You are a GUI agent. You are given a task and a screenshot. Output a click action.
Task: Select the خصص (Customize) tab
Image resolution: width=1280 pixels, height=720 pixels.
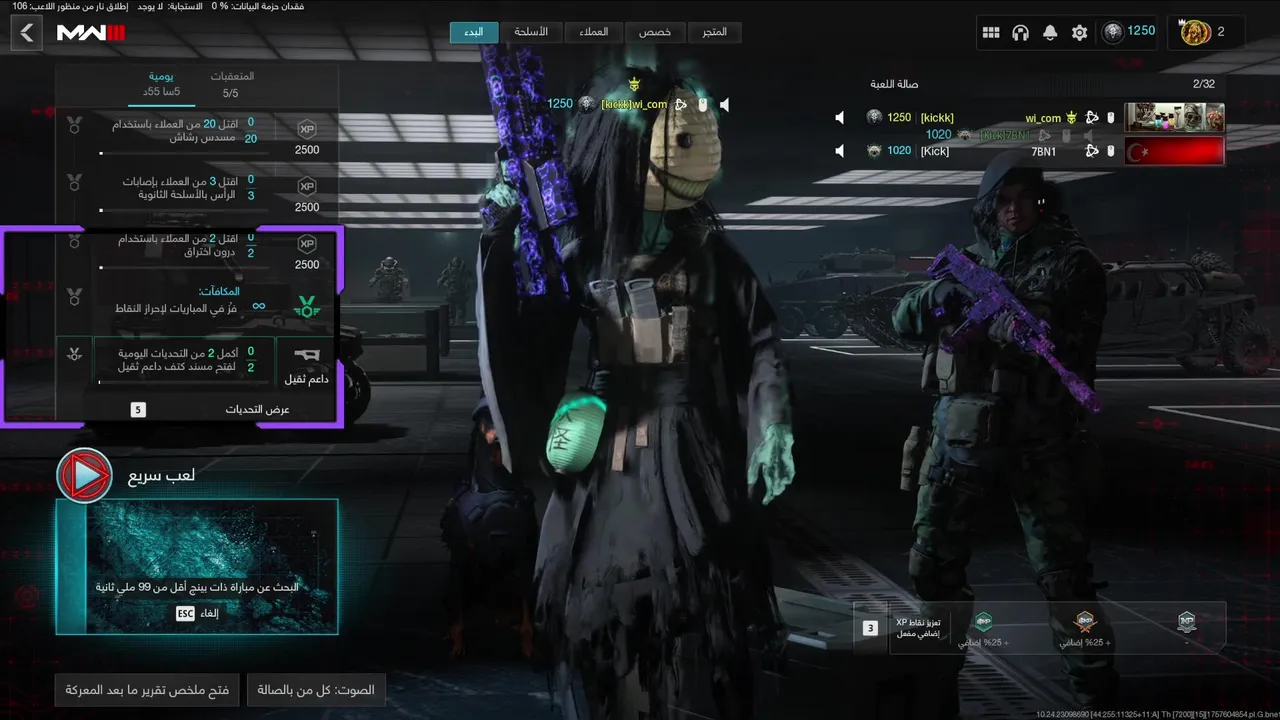[655, 32]
